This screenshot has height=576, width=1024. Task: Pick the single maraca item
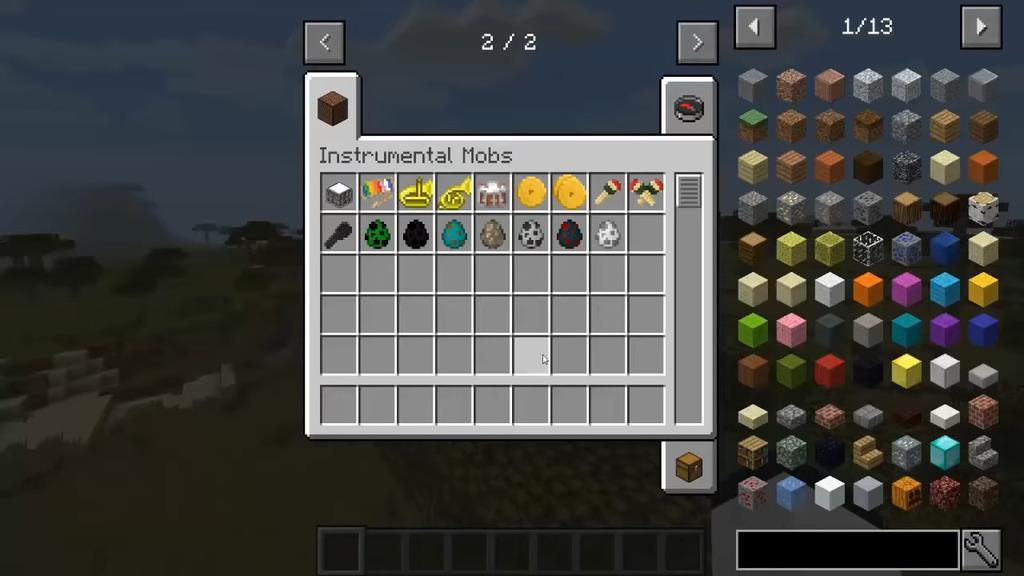pos(607,193)
